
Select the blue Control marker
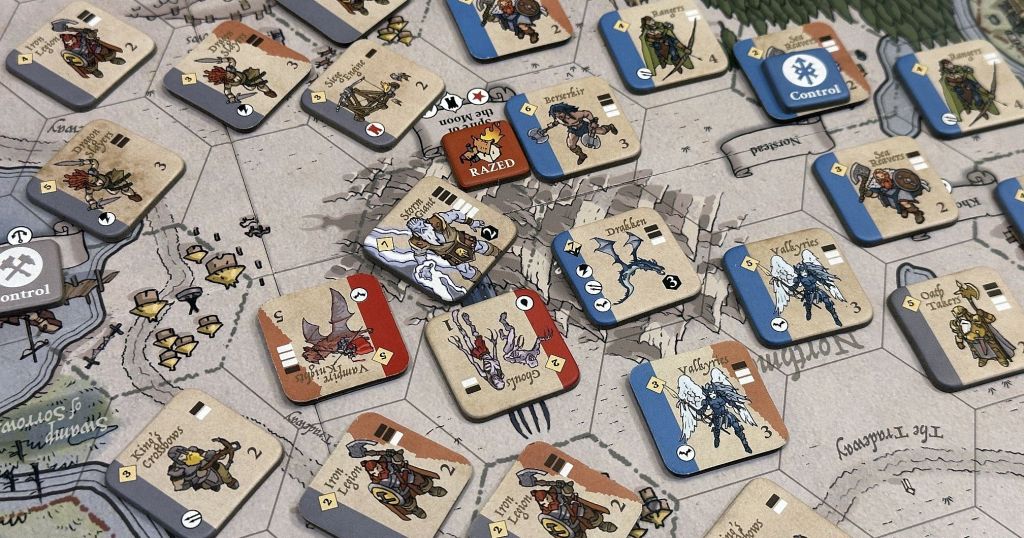pos(805,80)
